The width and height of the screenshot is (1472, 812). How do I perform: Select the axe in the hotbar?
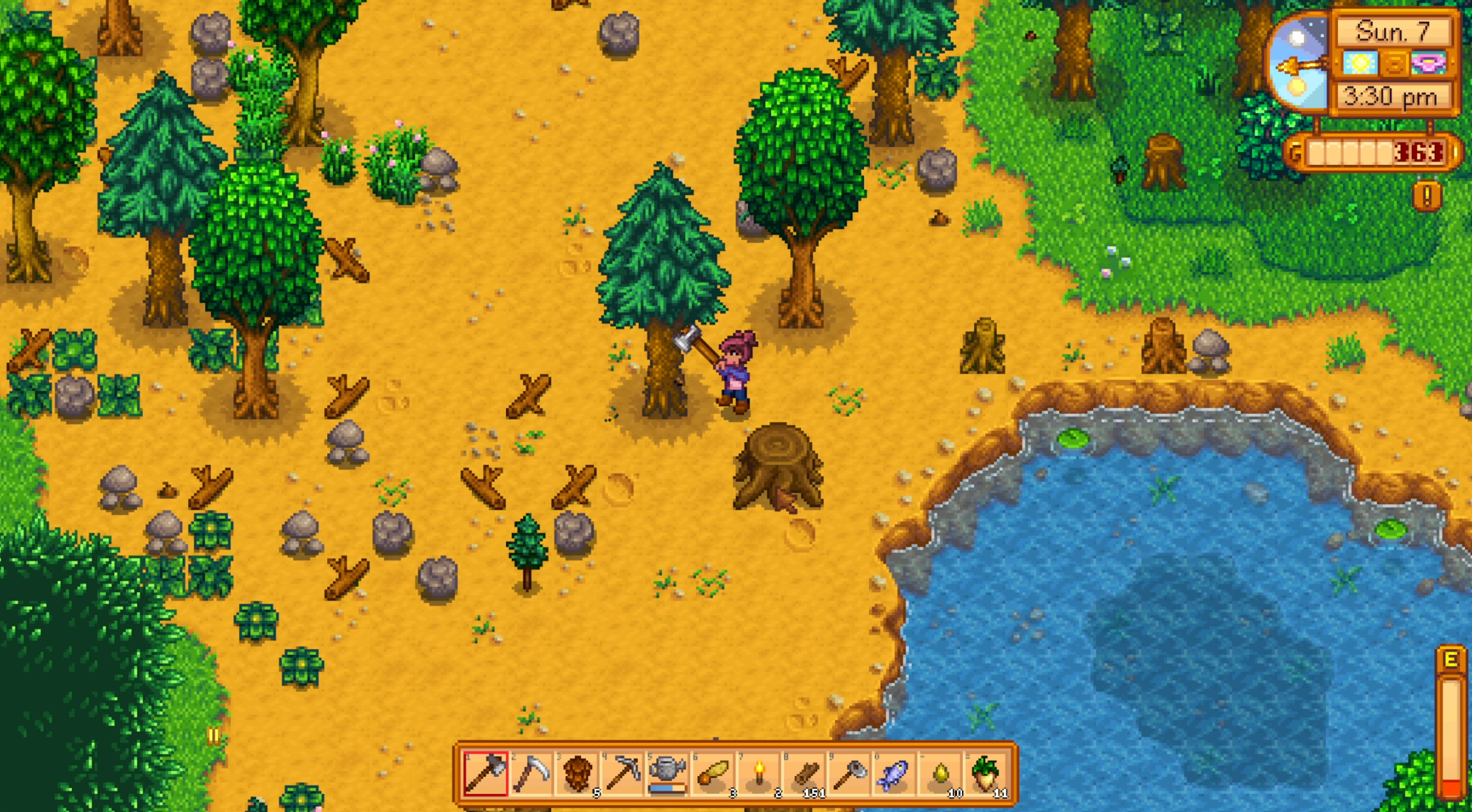(486, 774)
